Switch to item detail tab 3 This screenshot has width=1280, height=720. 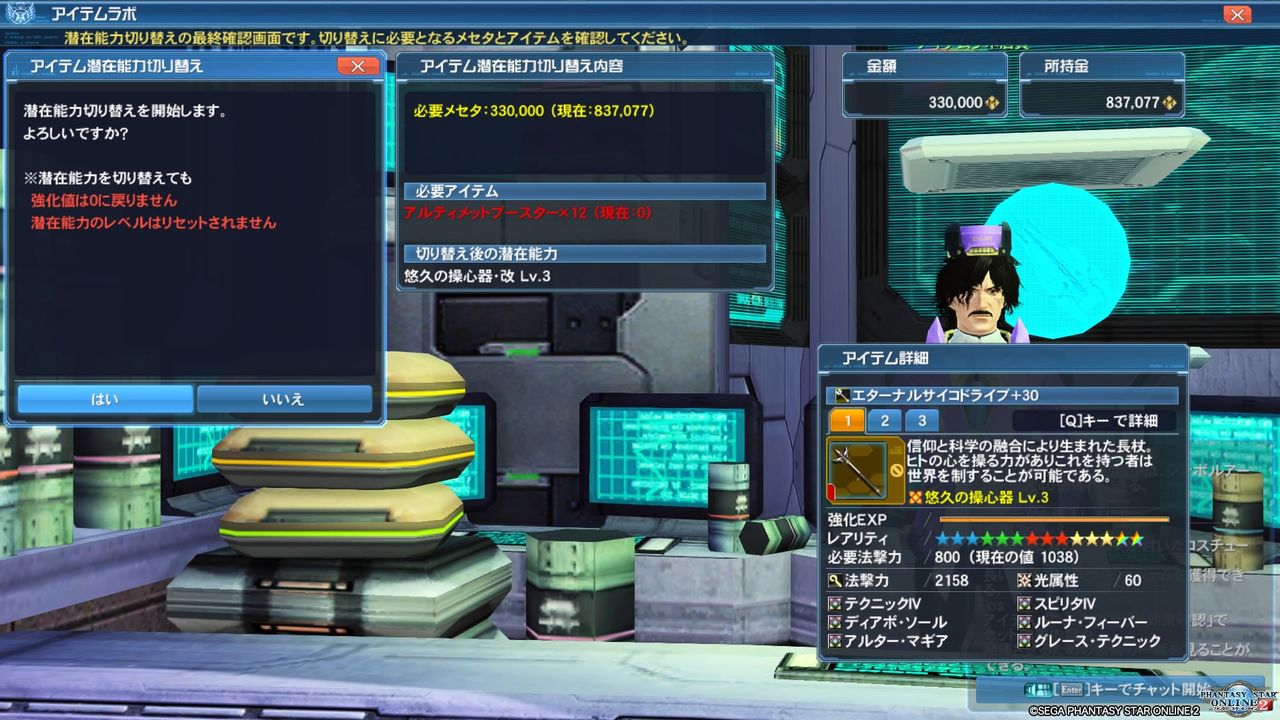pyautogui.click(x=920, y=420)
